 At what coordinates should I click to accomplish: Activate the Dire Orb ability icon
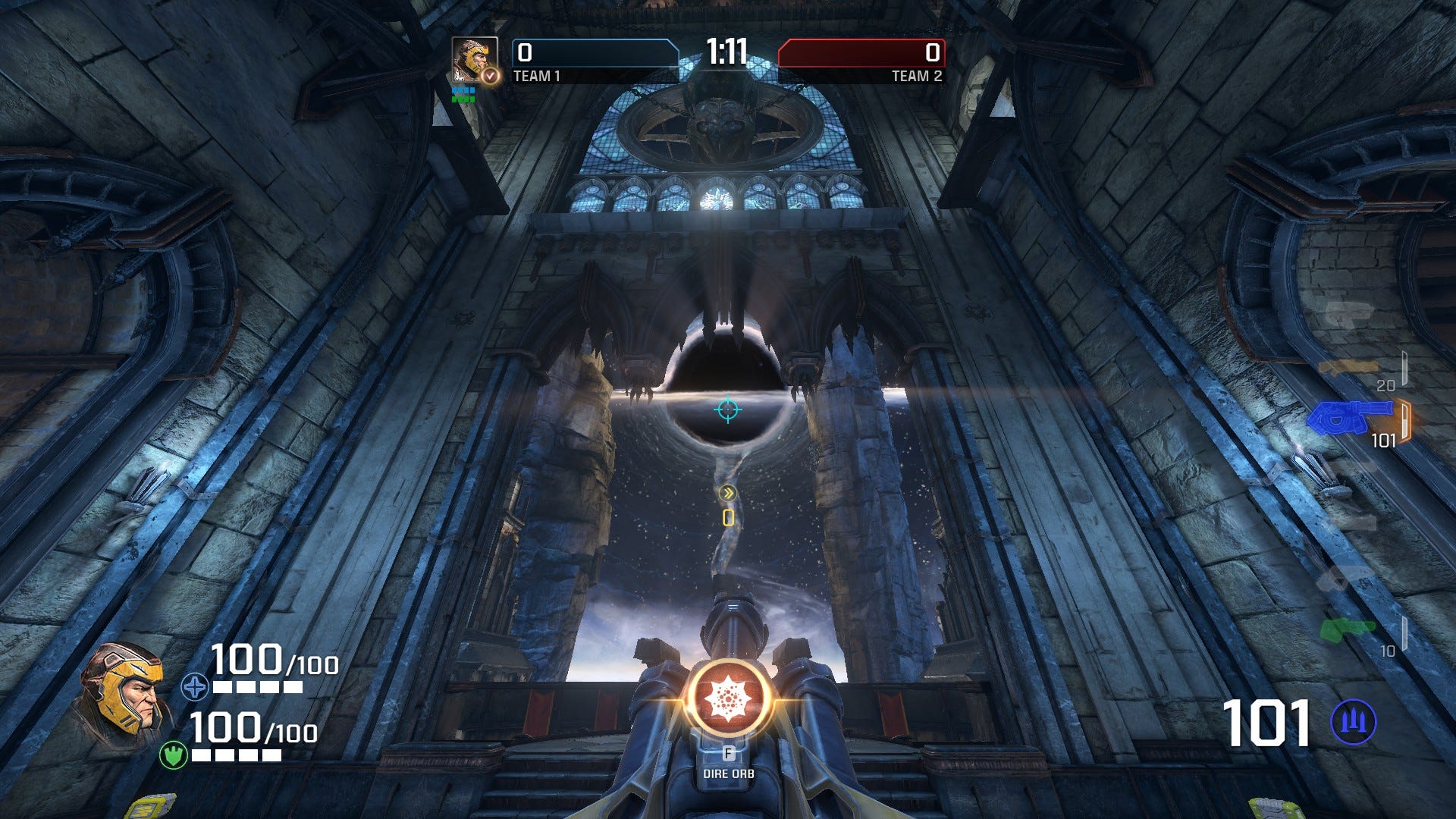[728, 698]
